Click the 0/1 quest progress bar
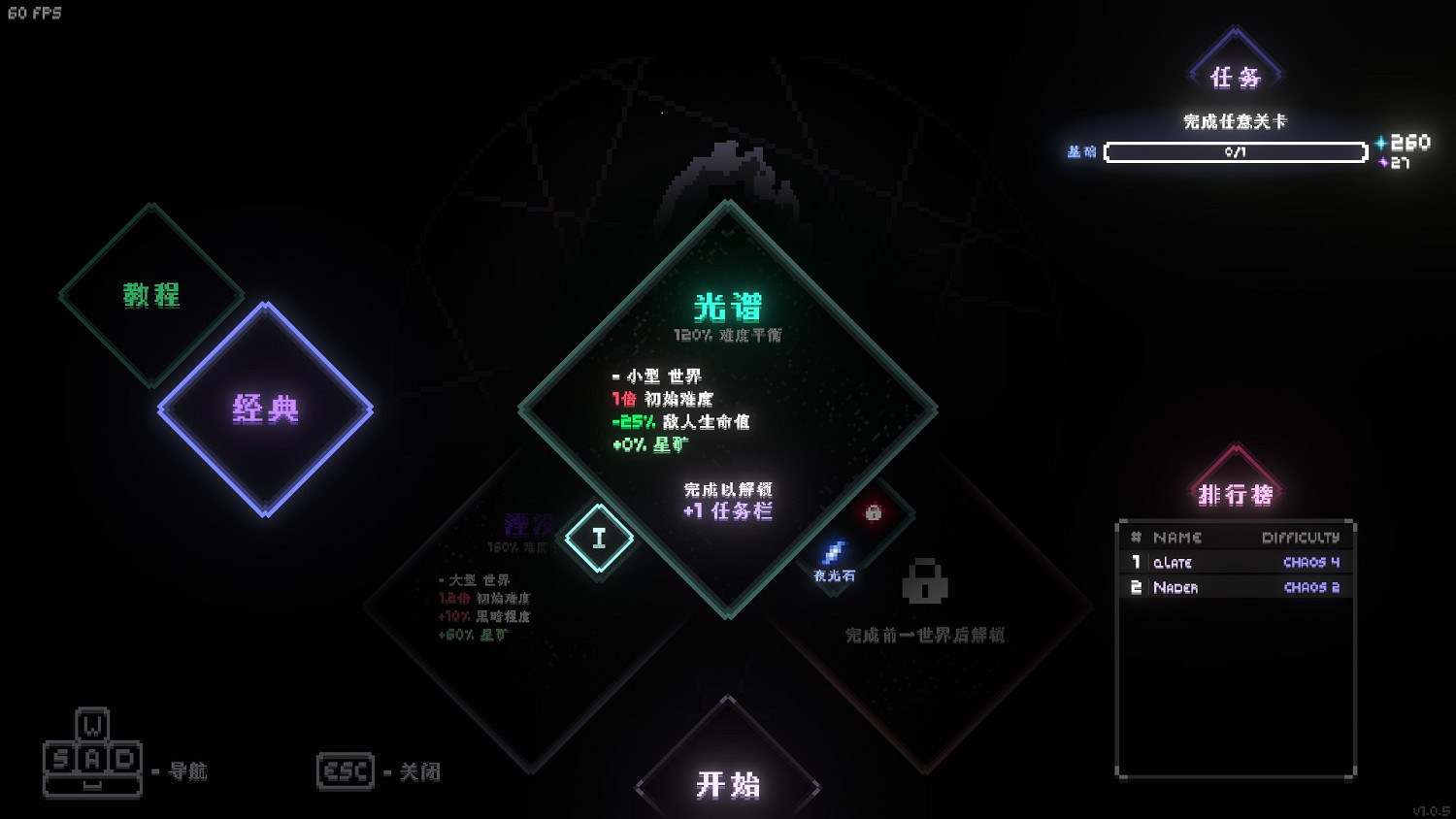 click(x=1235, y=152)
